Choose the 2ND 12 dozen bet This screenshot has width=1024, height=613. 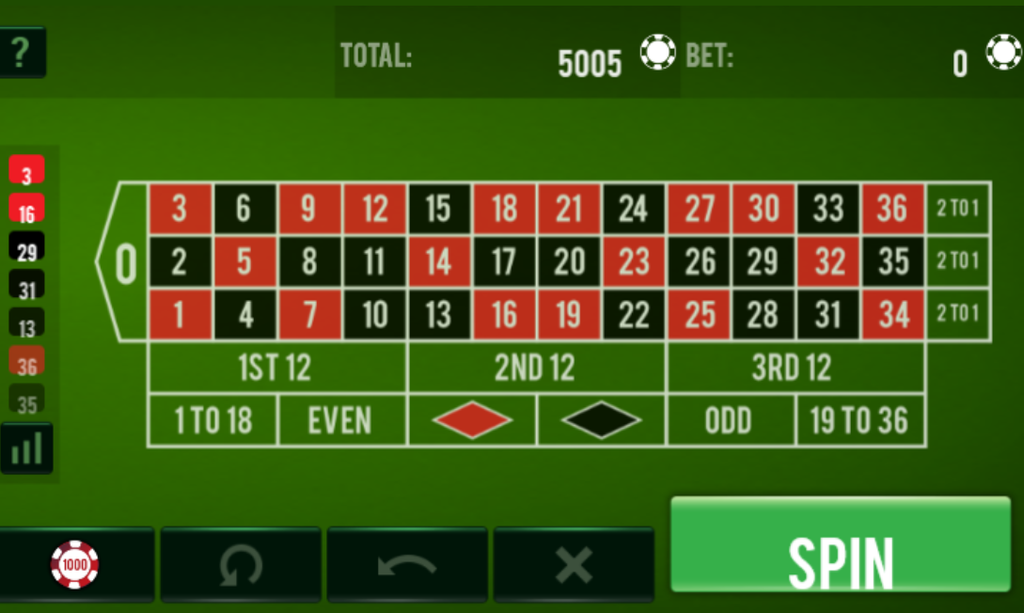[x=536, y=368]
